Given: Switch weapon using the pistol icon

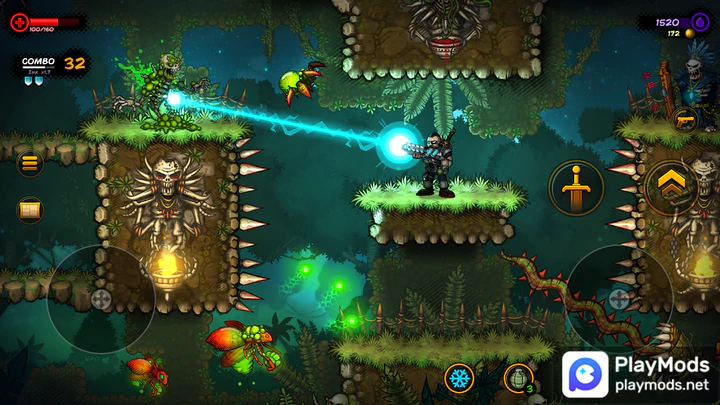Looking at the screenshot, I should [685, 120].
